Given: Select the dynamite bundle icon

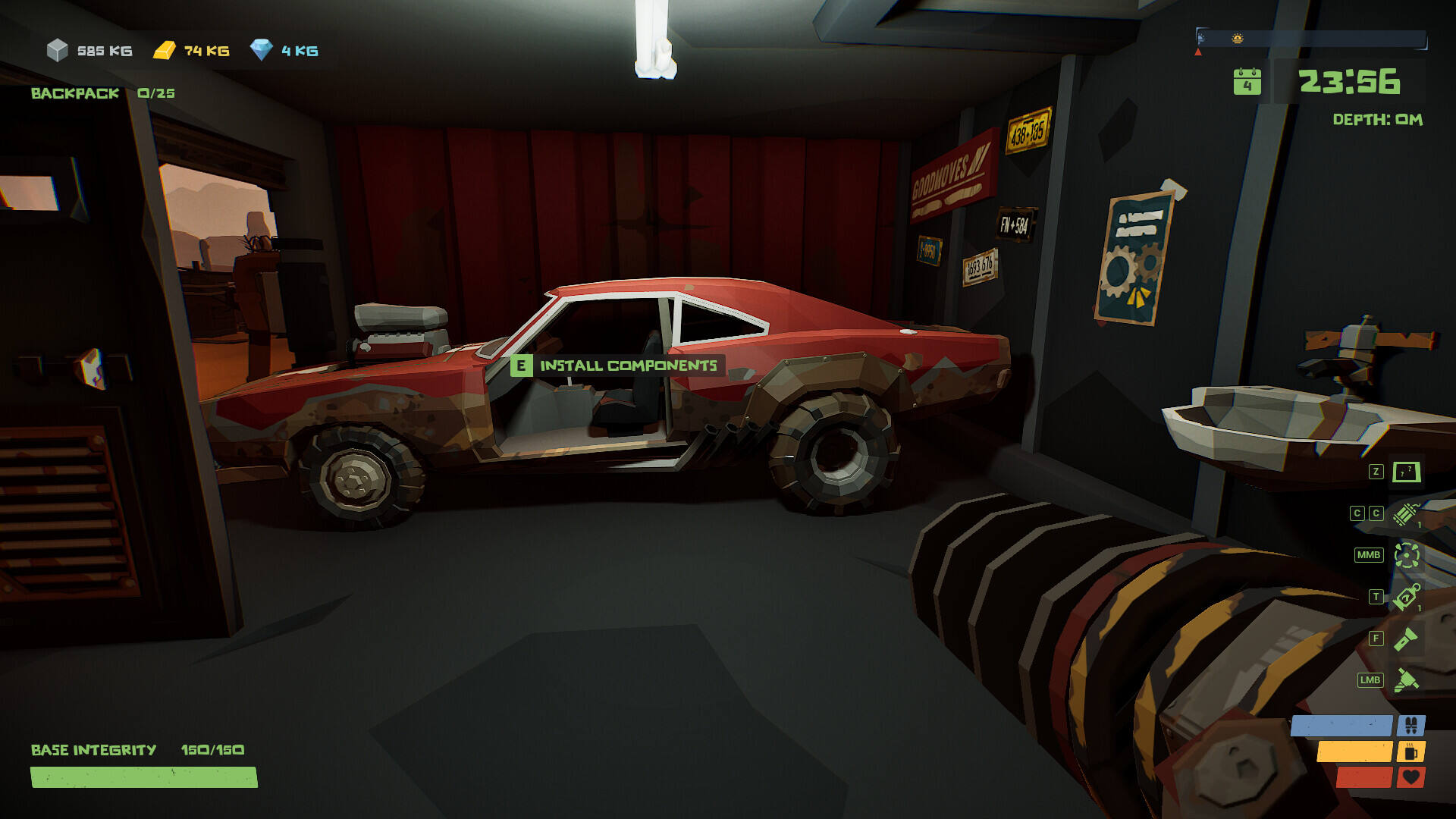Looking at the screenshot, I should (1407, 513).
